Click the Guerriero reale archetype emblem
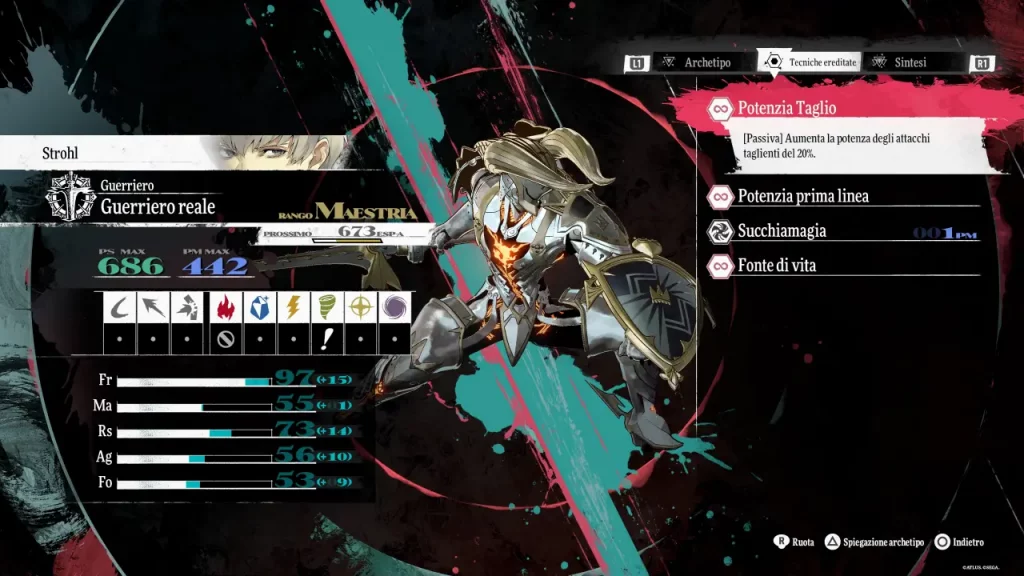Viewport: 1024px width, 576px height. click(72, 195)
